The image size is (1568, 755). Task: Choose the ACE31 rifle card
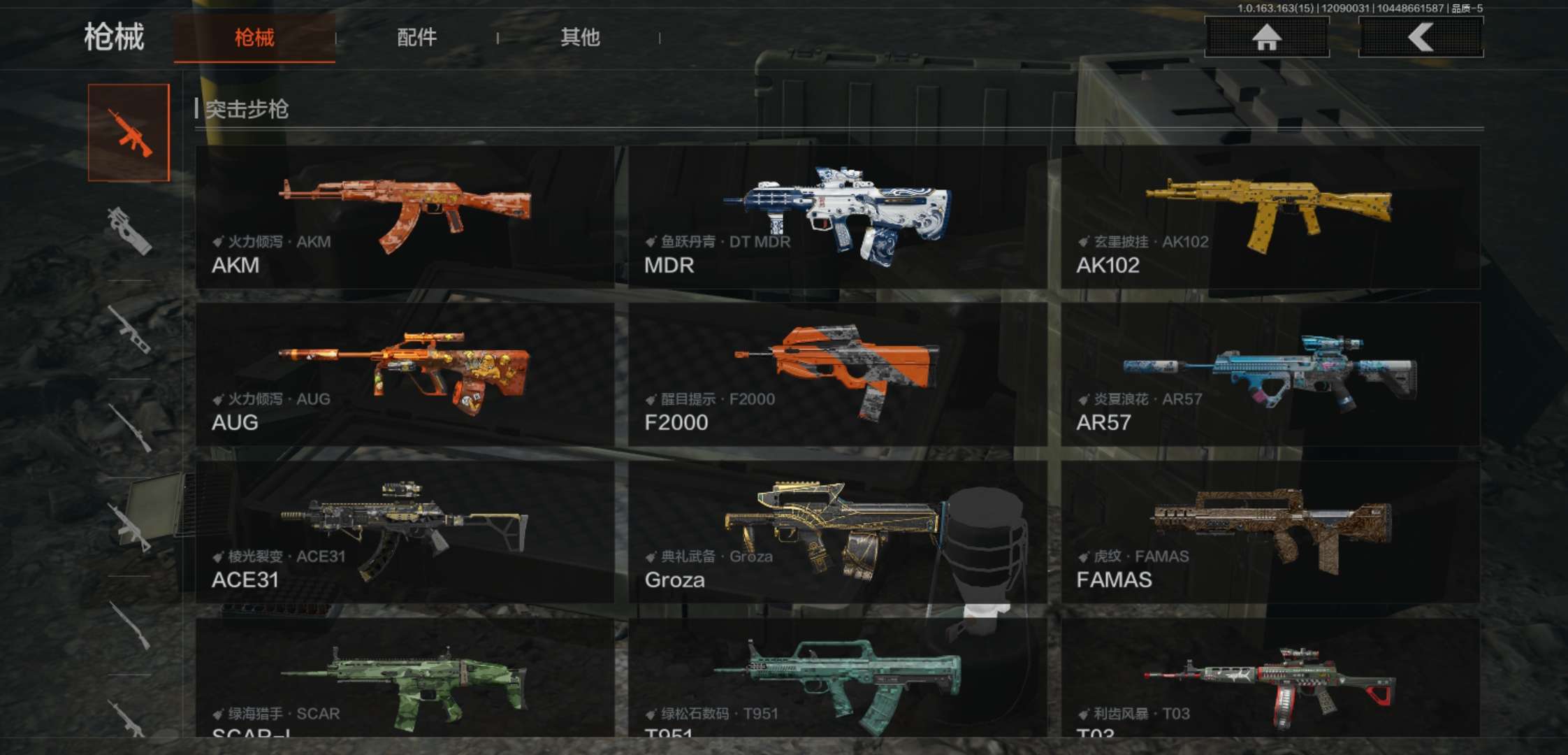tap(405, 532)
